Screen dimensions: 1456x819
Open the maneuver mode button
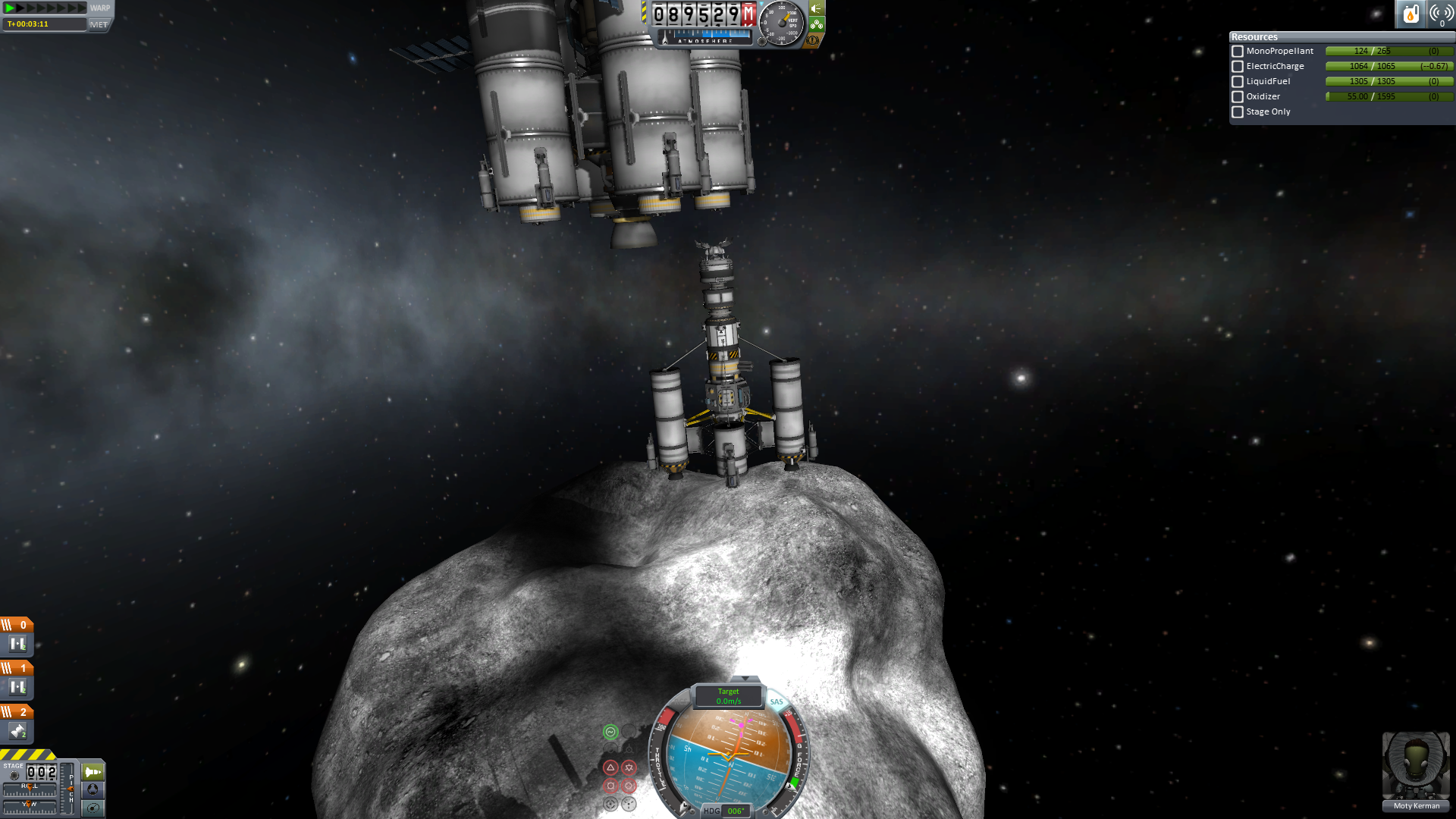(x=93, y=808)
